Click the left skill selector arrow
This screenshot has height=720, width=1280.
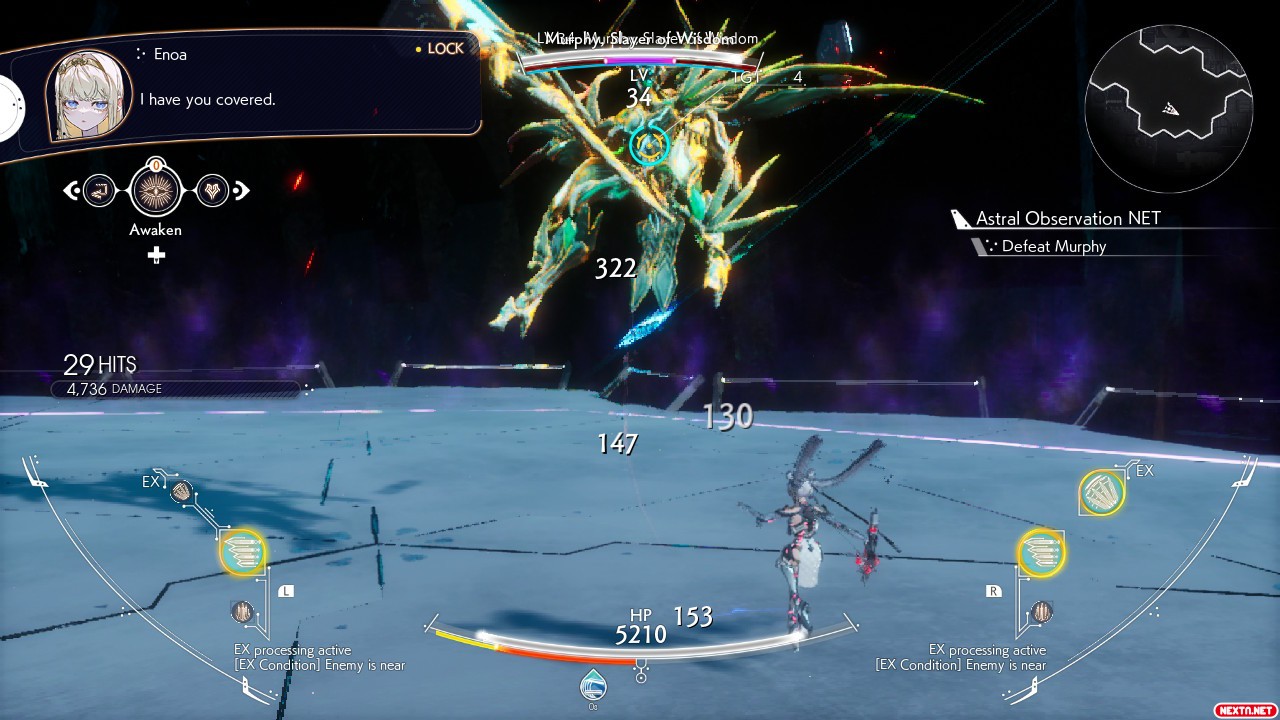pos(71,189)
